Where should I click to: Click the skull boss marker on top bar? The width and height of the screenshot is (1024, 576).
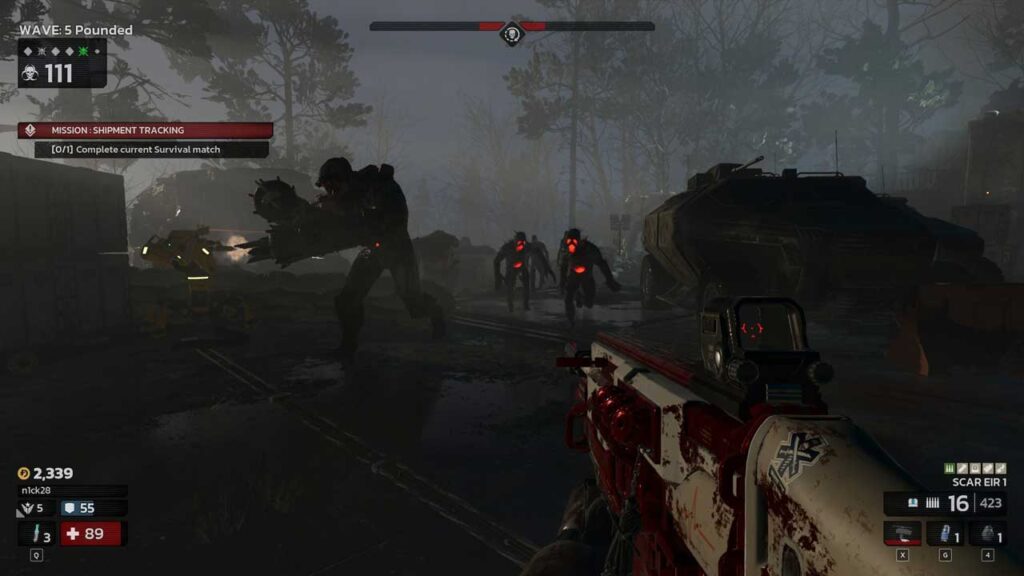coord(512,34)
